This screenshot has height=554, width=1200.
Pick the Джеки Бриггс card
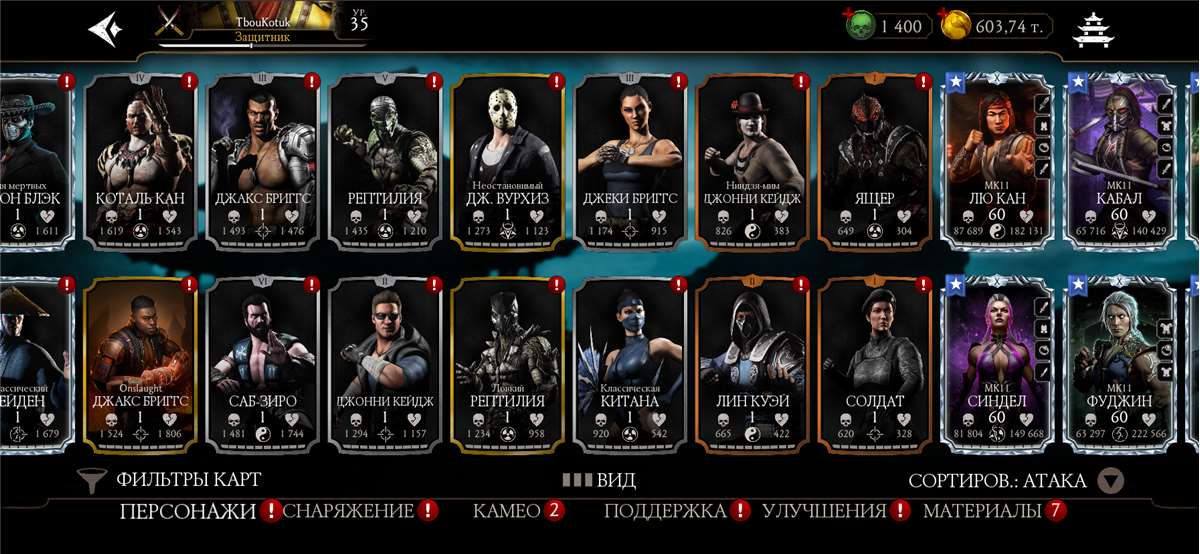point(630,160)
